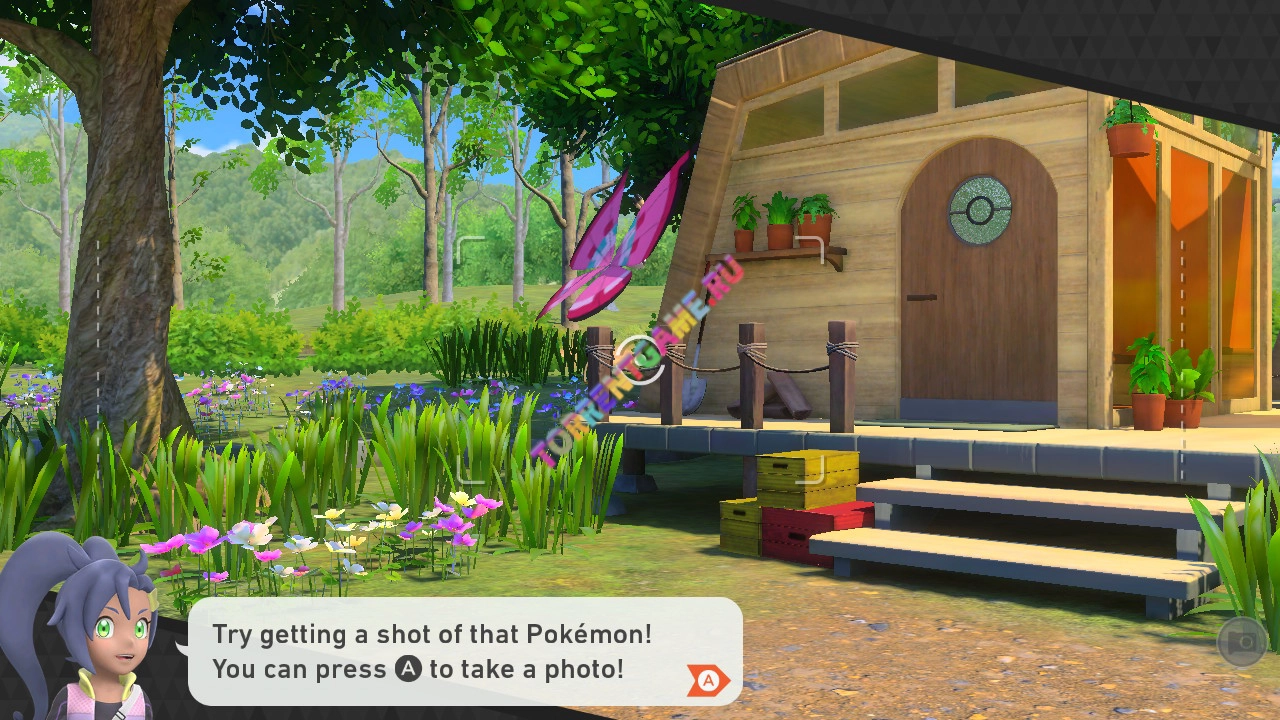Advance the photo tutorial dialogue box
1280x720 pixels.
point(708,680)
